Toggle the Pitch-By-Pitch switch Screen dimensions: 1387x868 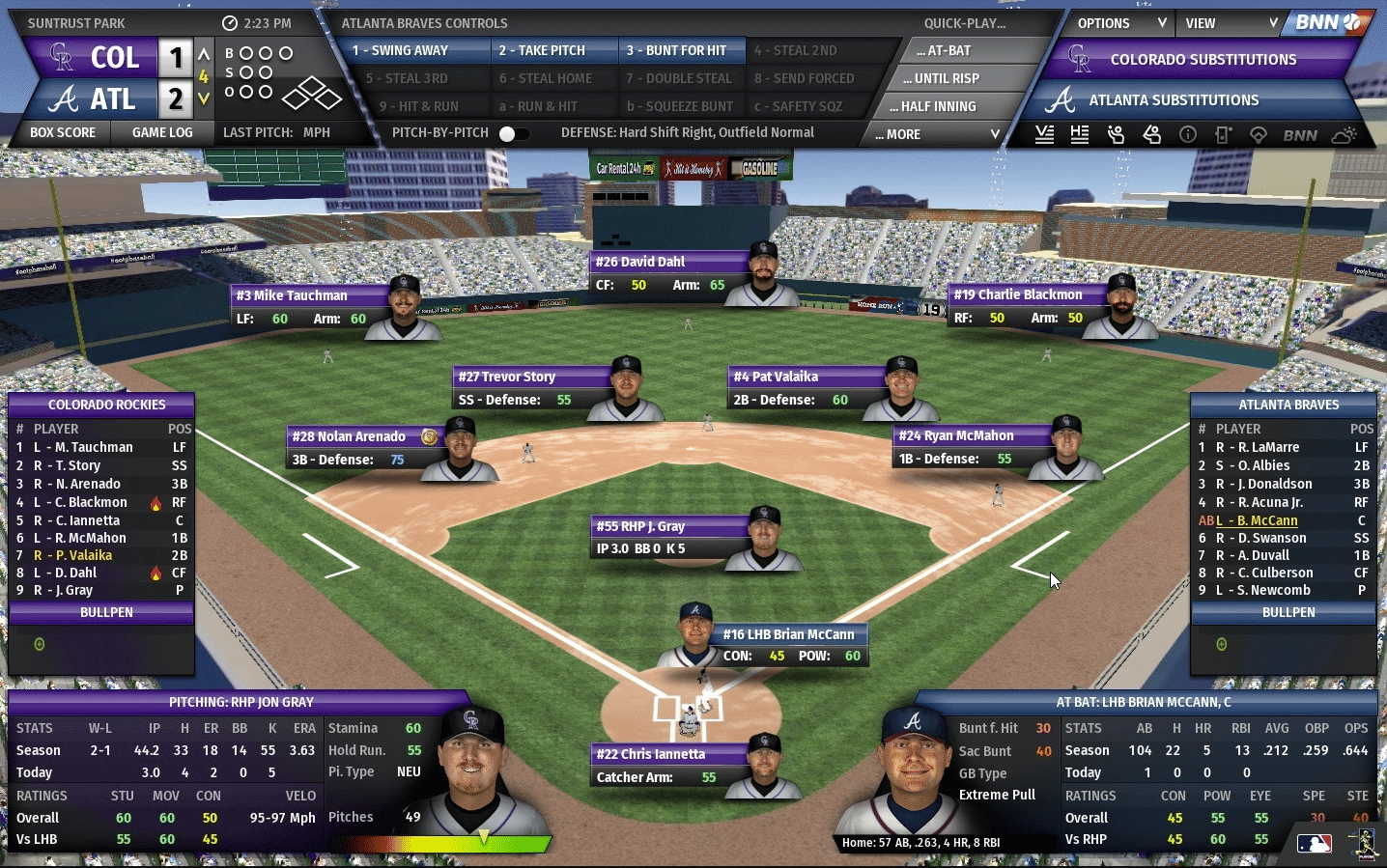click(x=513, y=133)
